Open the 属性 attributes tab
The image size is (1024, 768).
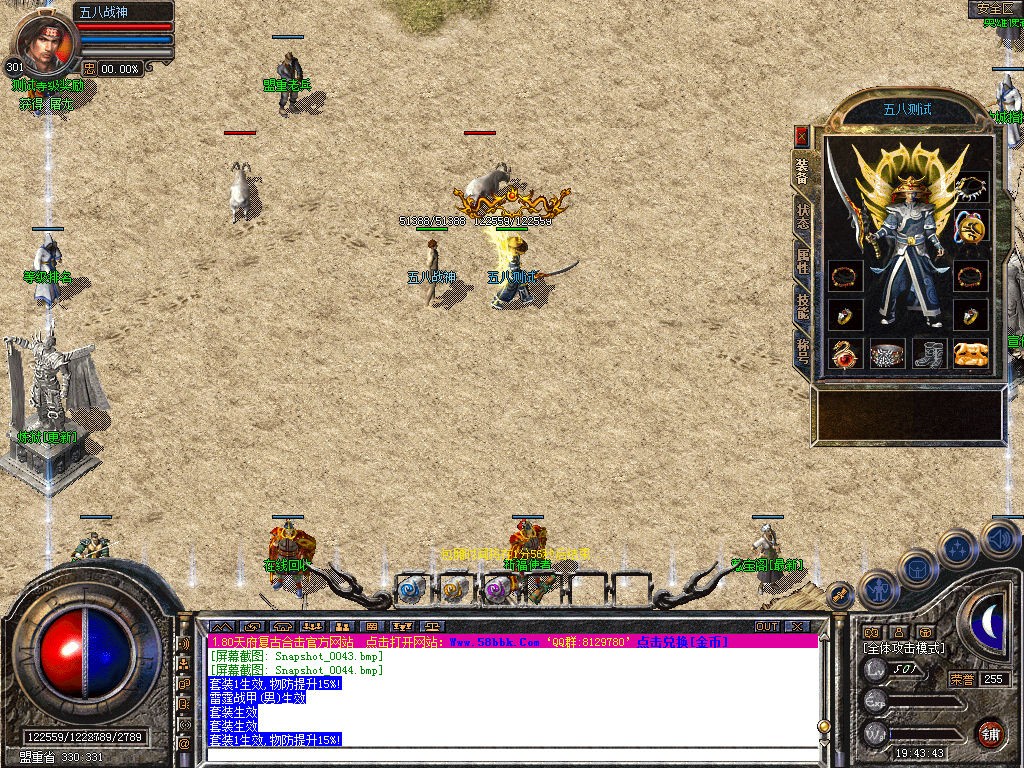(803, 262)
